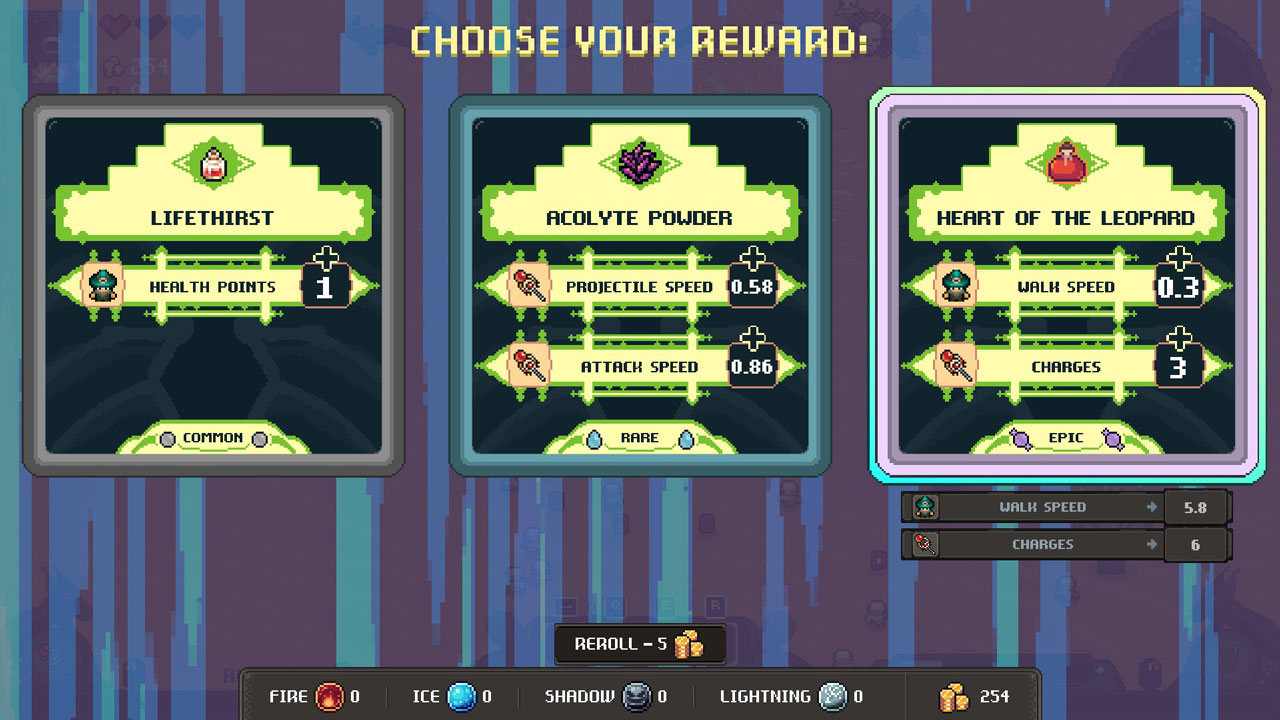Select the Acolyte Powder reward card

[640, 285]
